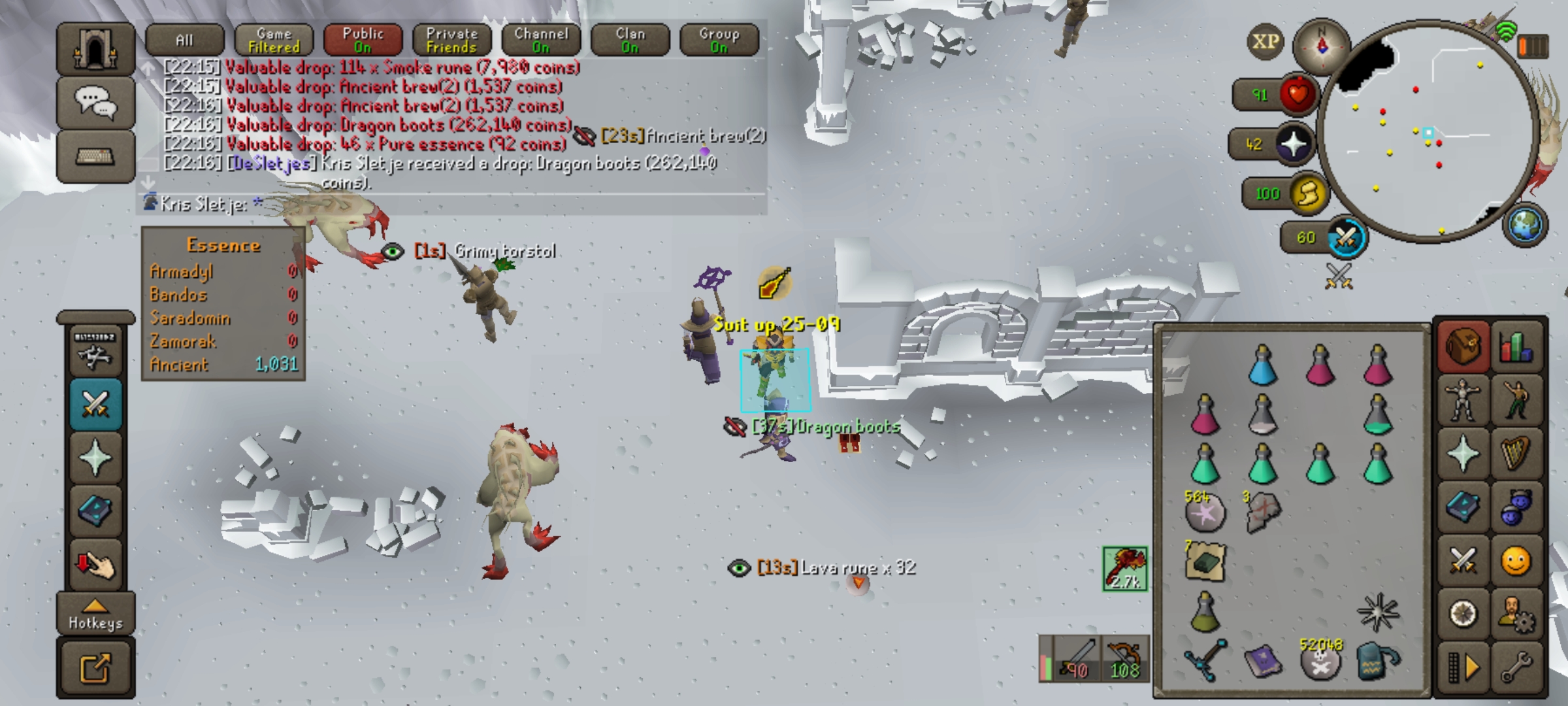Switch to the All chat tab

pos(185,40)
